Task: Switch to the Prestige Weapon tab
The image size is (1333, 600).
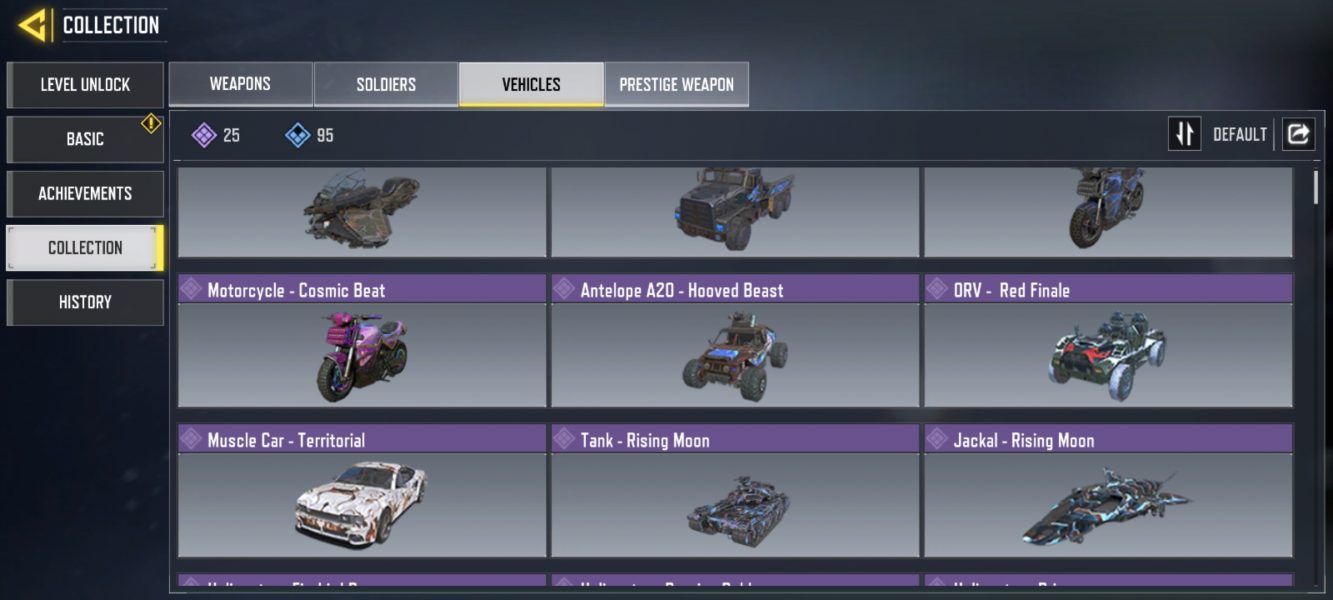Action: pos(676,84)
